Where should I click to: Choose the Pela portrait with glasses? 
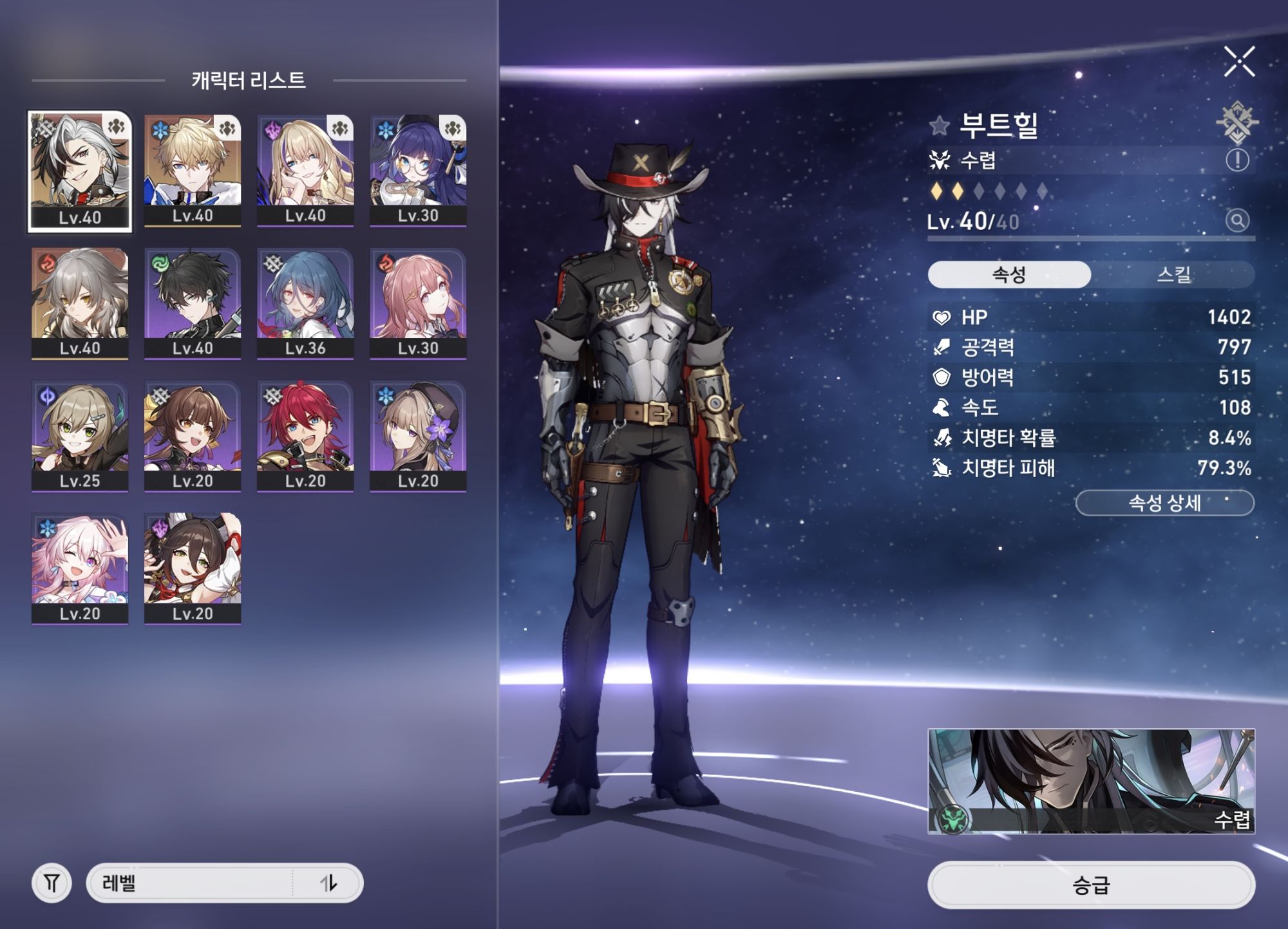[x=418, y=170]
